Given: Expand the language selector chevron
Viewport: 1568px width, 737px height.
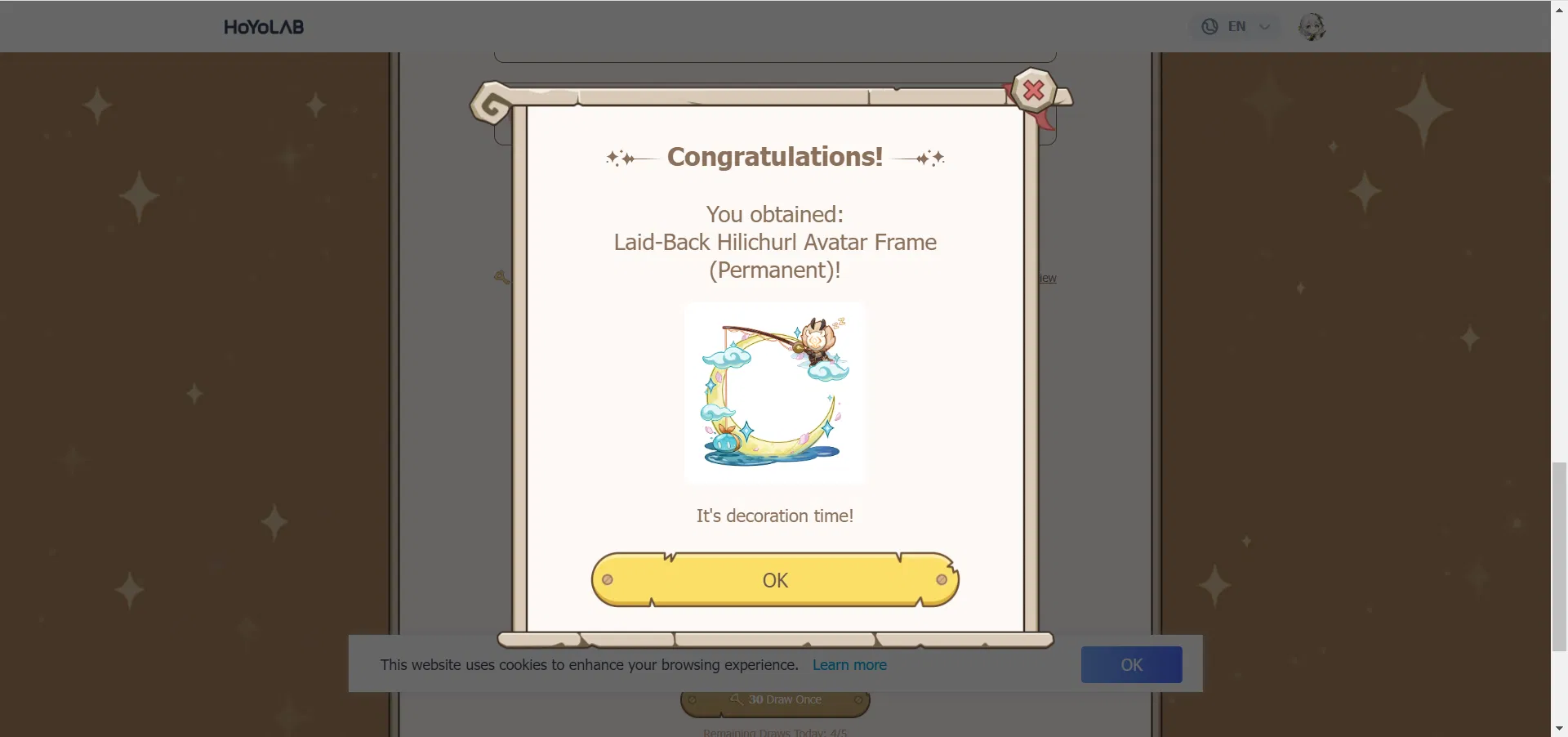Looking at the screenshot, I should (1264, 26).
